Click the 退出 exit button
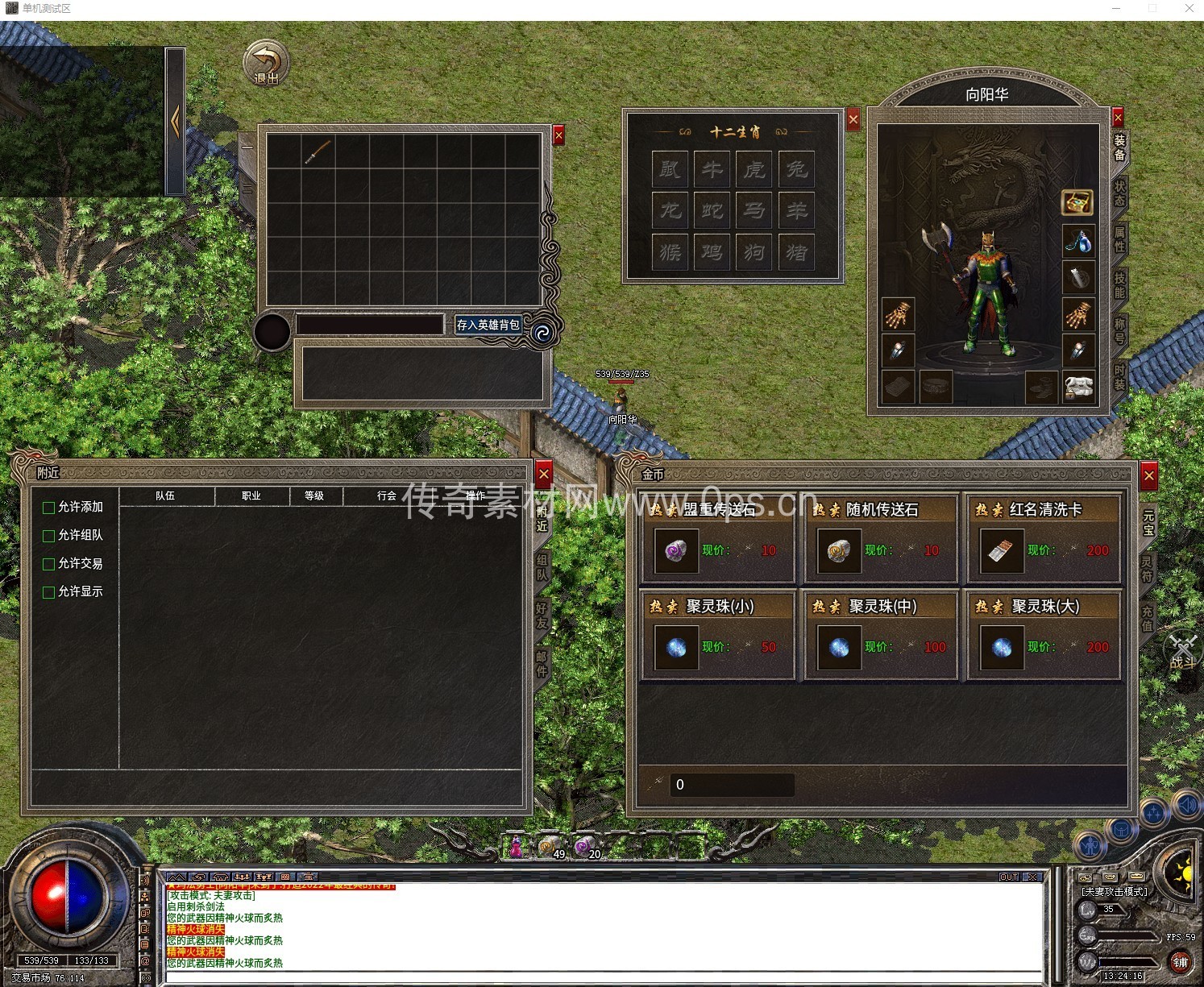Image resolution: width=1204 pixels, height=987 pixels. click(266, 64)
